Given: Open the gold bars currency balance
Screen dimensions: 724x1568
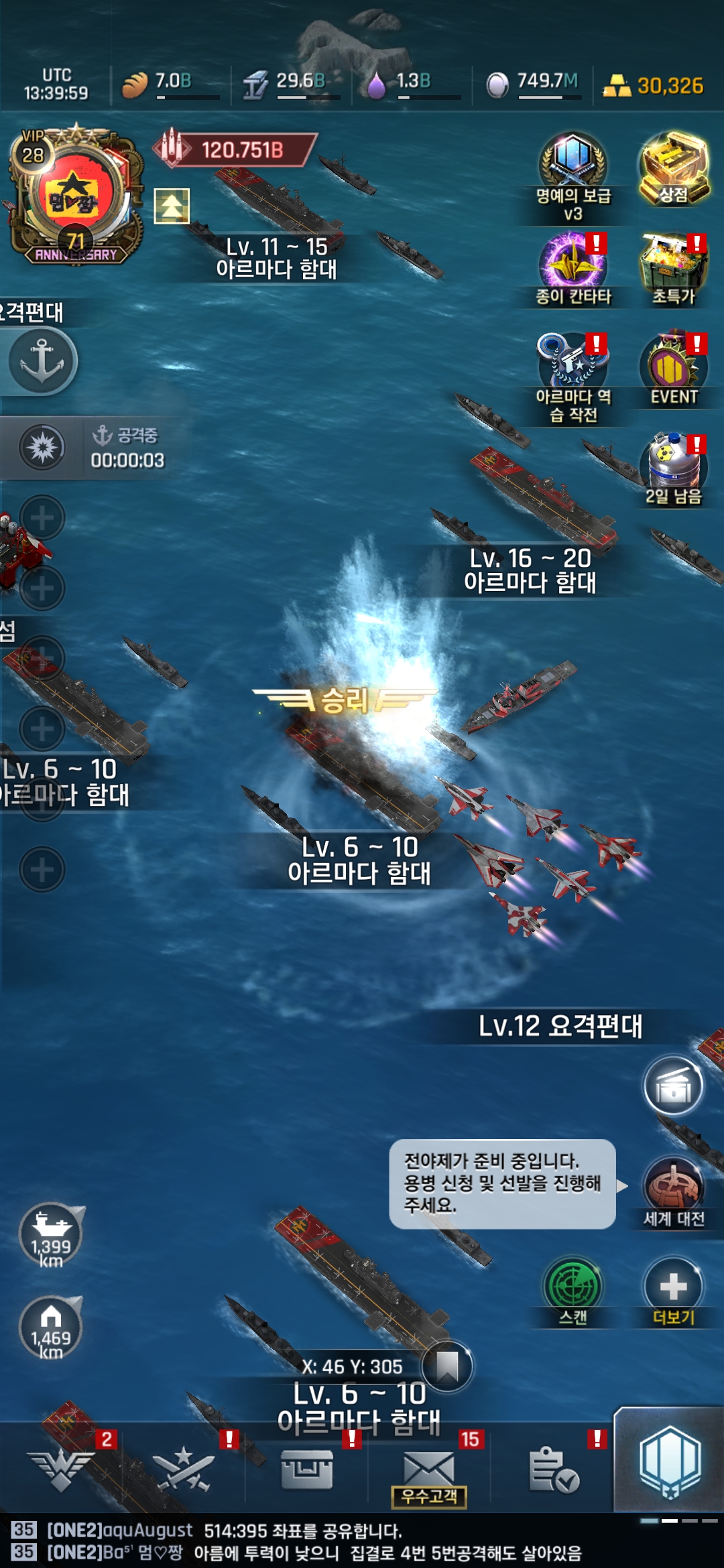Looking at the screenshot, I should [x=654, y=86].
